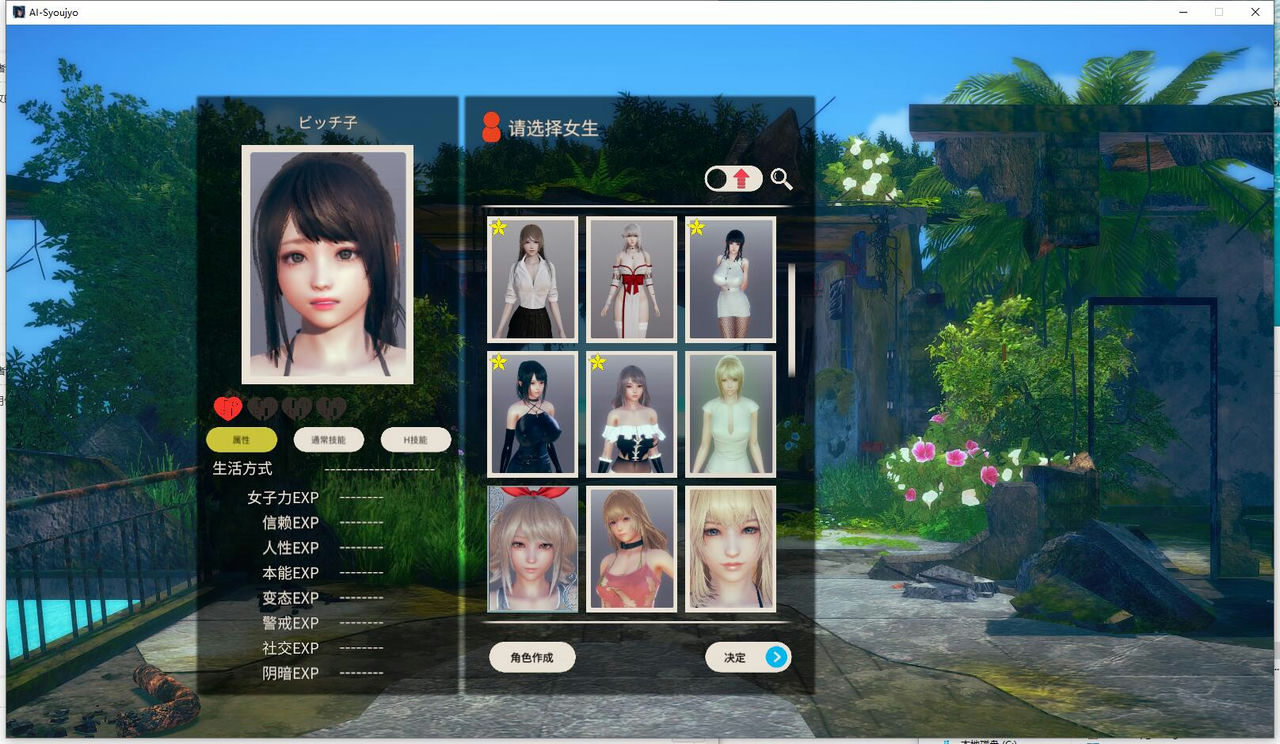Switch to the H技能 tab
The image size is (1280, 744).
(x=415, y=440)
